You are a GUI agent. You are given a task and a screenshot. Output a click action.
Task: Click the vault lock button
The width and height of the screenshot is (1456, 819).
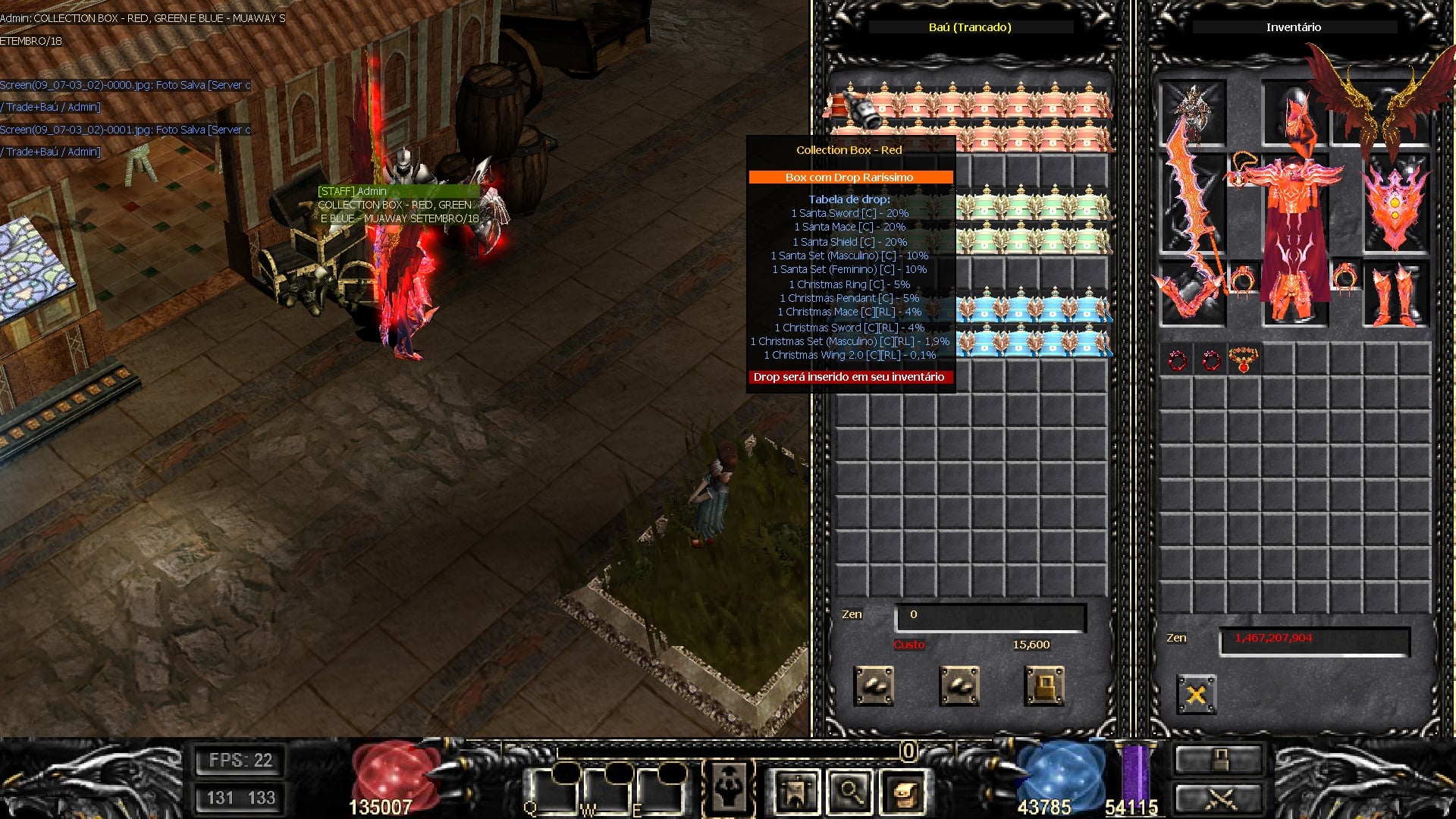pyautogui.click(x=1044, y=686)
